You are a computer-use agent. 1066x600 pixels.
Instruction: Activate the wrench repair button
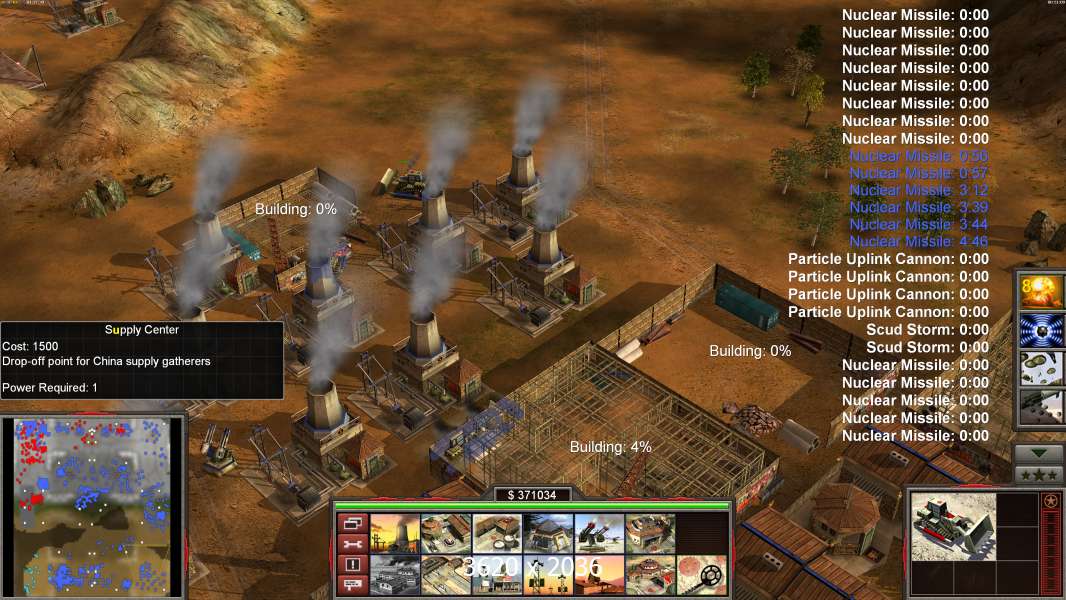click(351, 544)
